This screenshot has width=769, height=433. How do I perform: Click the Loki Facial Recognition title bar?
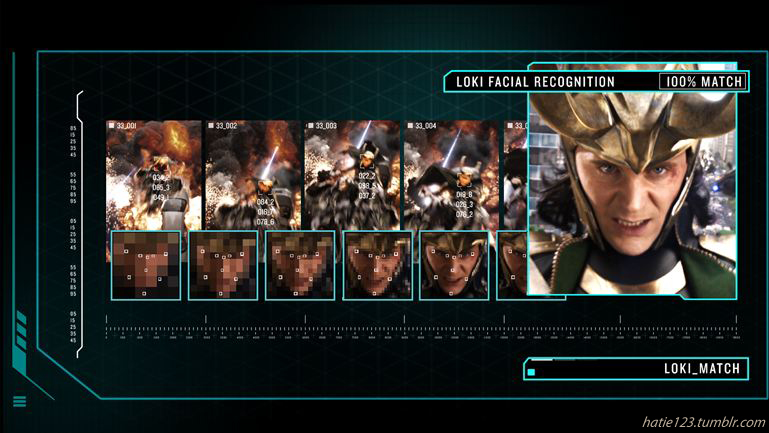pyautogui.click(x=550, y=82)
